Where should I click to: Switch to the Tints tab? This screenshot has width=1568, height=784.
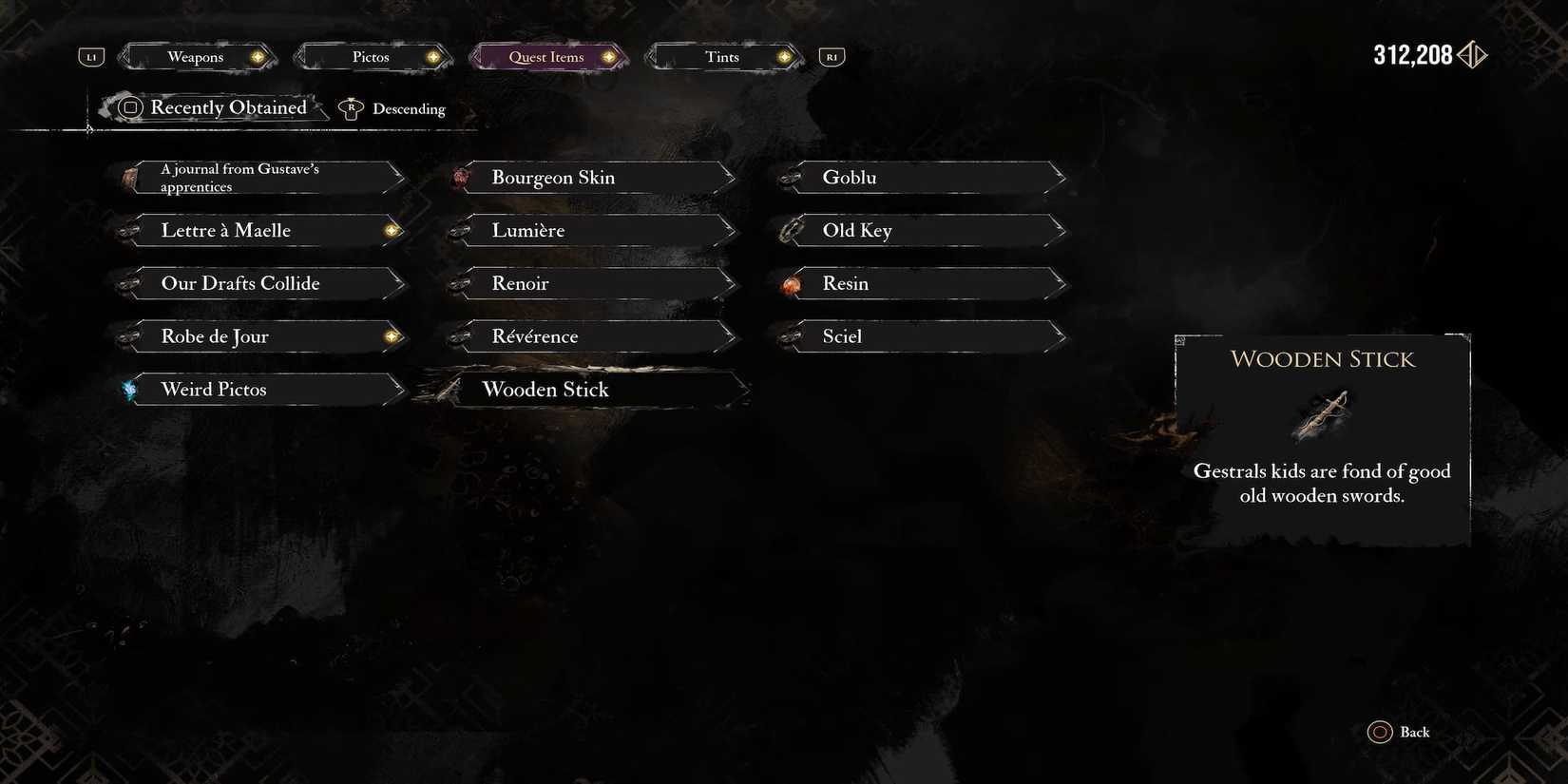[721, 57]
